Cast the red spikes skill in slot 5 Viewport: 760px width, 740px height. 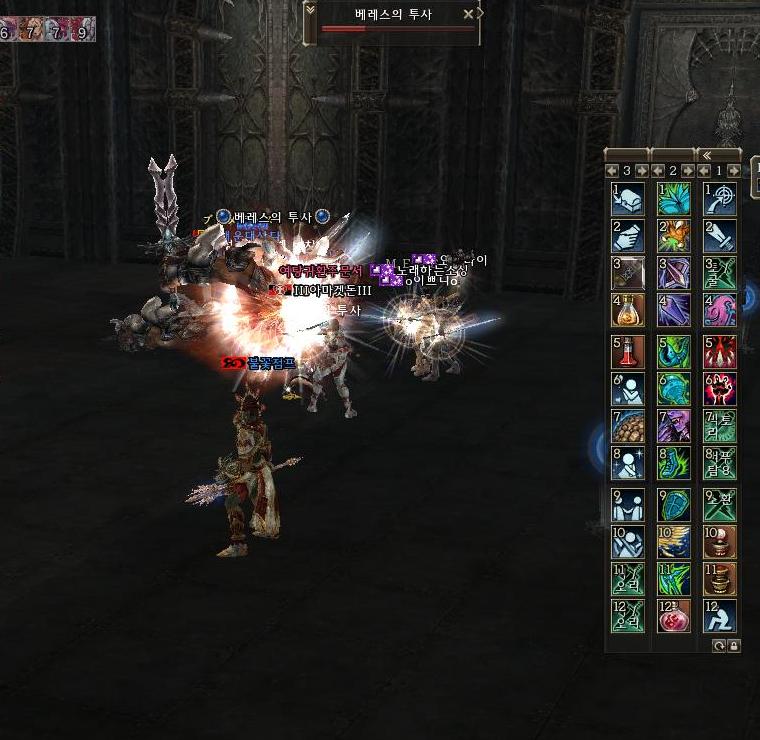point(720,351)
